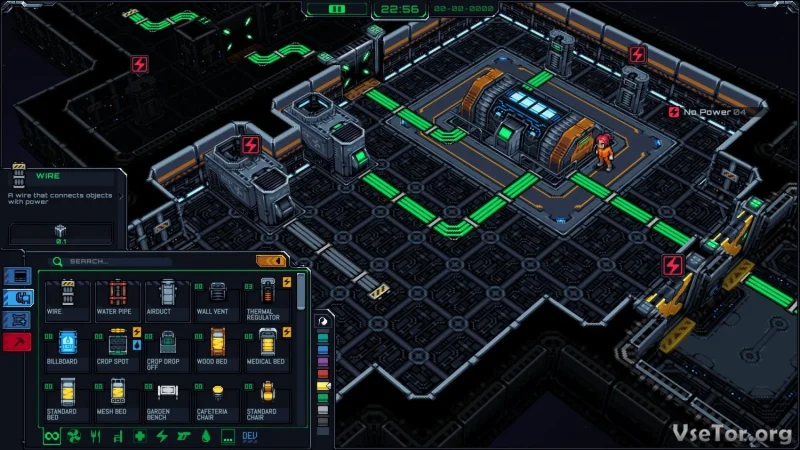The height and width of the screenshot is (450, 800).
Task: Switch to the medical cross category tab
Action: pos(140,437)
